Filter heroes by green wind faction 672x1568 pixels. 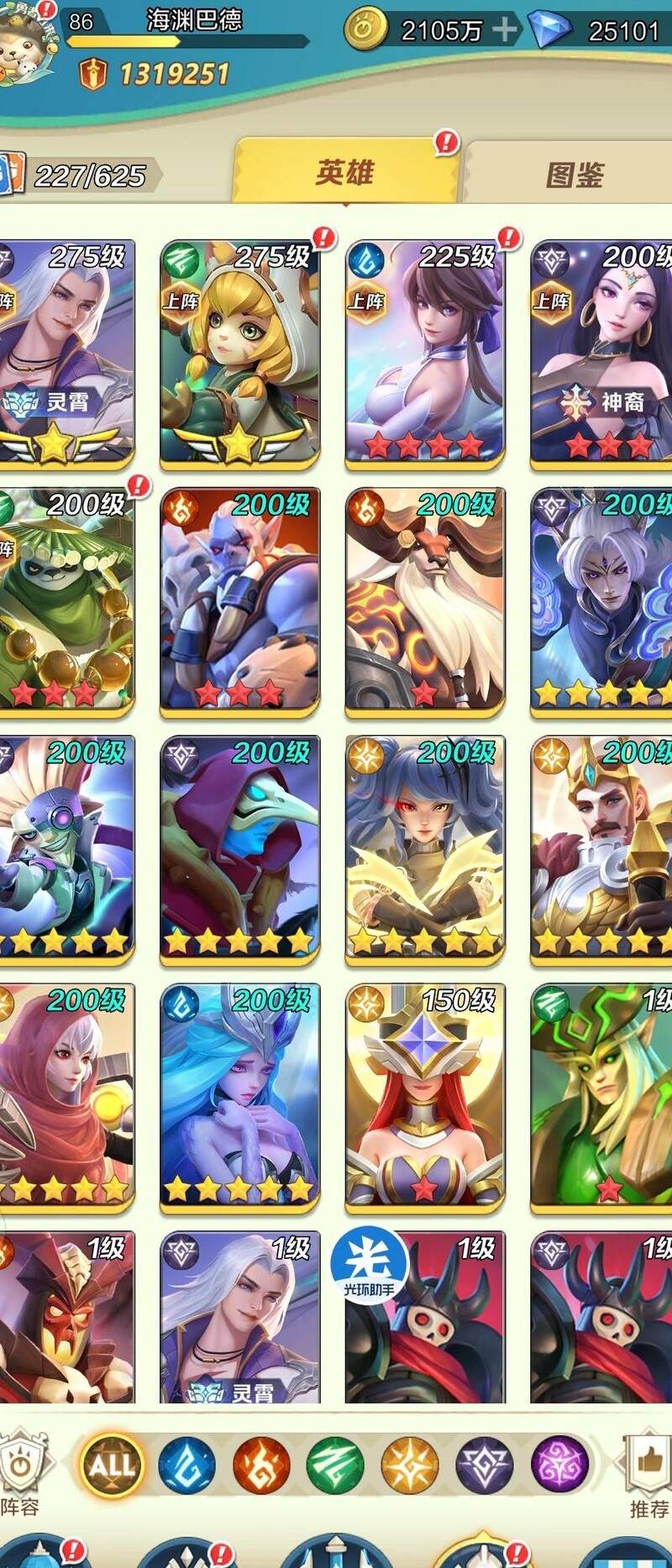coord(335,1465)
